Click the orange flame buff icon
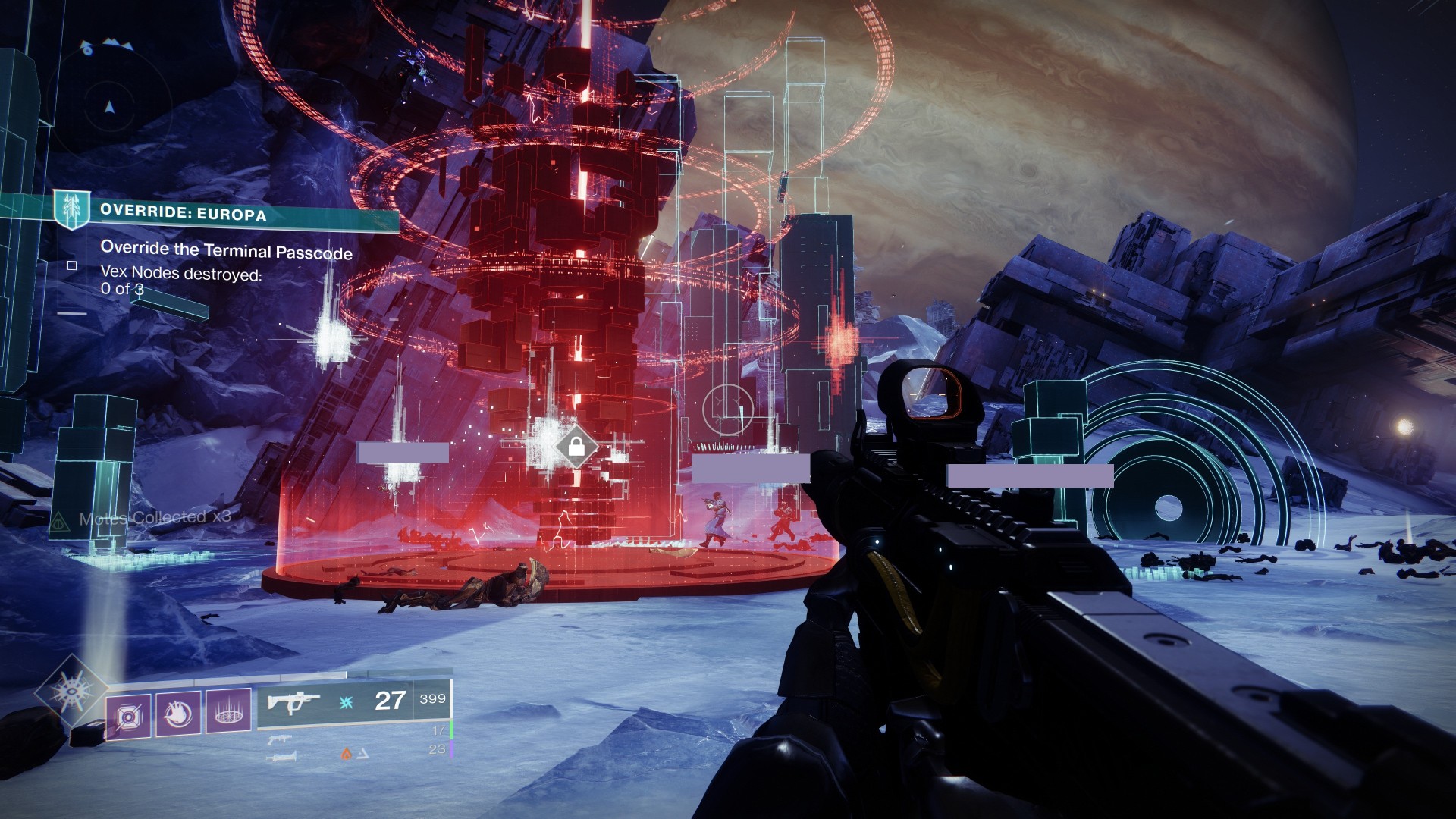The height and width of the screenshot is (819, 1456). pyautogui.click(x=346, y=754)
